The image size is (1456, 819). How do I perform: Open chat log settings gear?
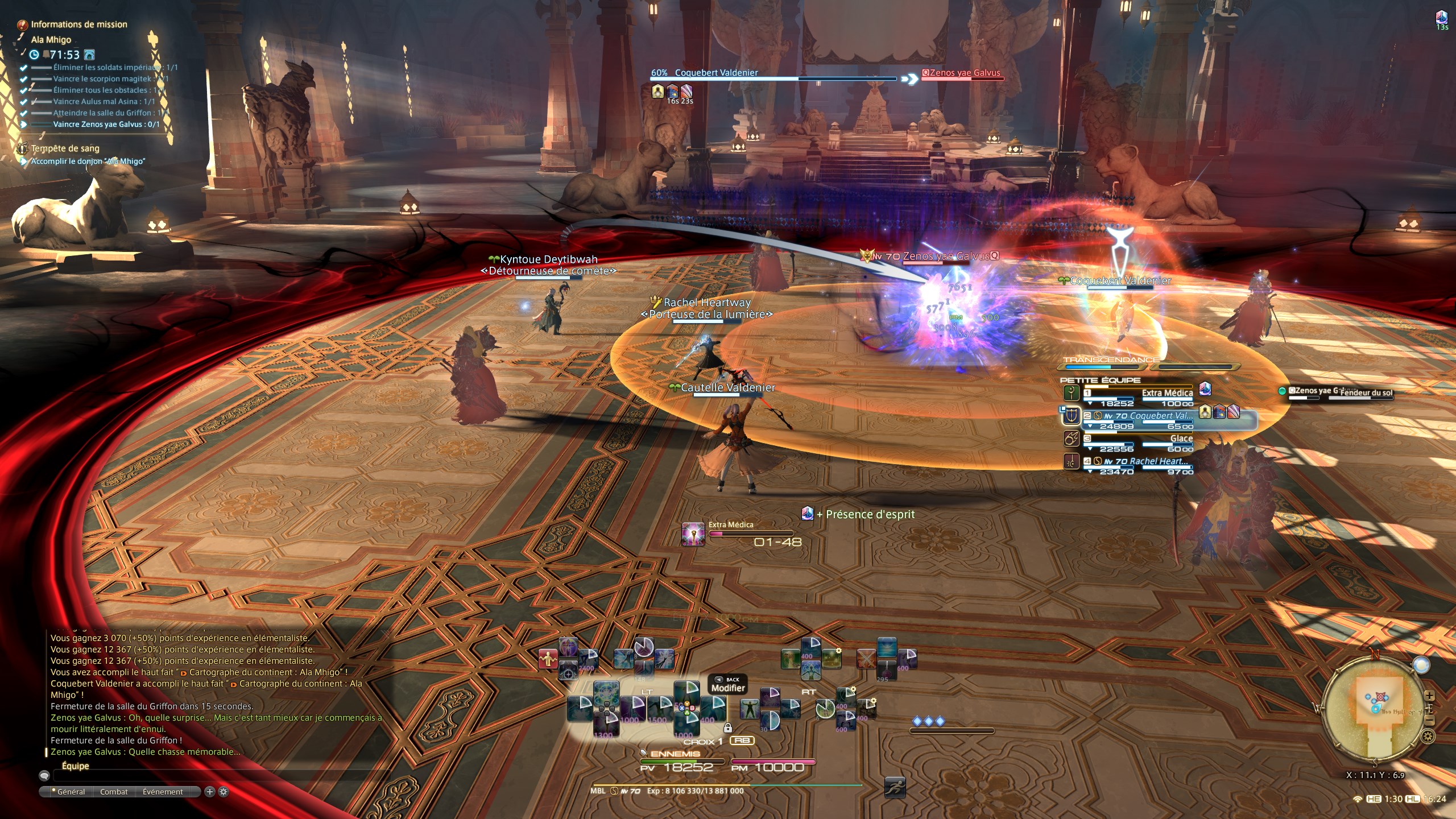pos(224,792)
